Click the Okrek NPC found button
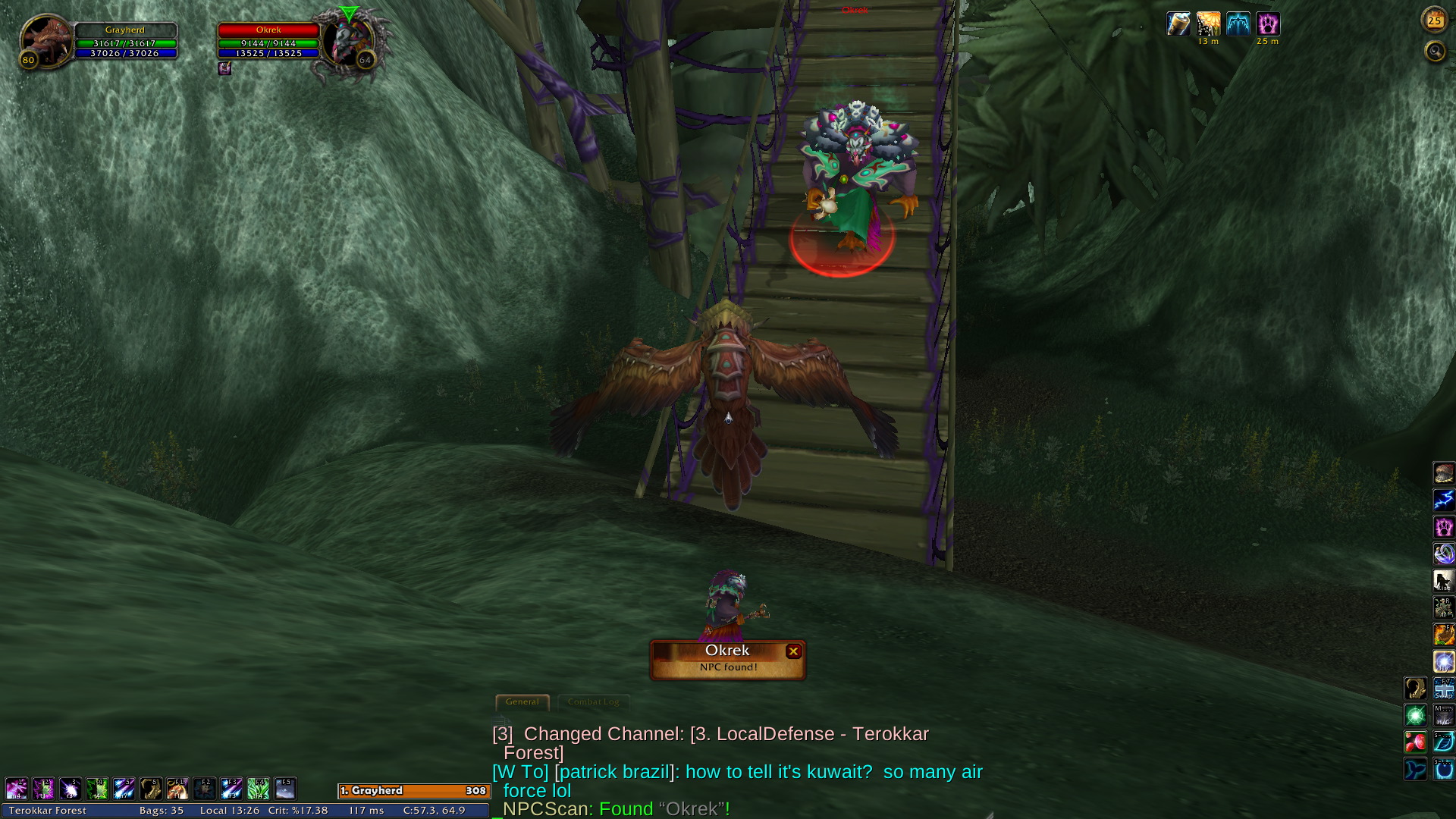Viewport: 1456px width, 819px height. [726, 659]
